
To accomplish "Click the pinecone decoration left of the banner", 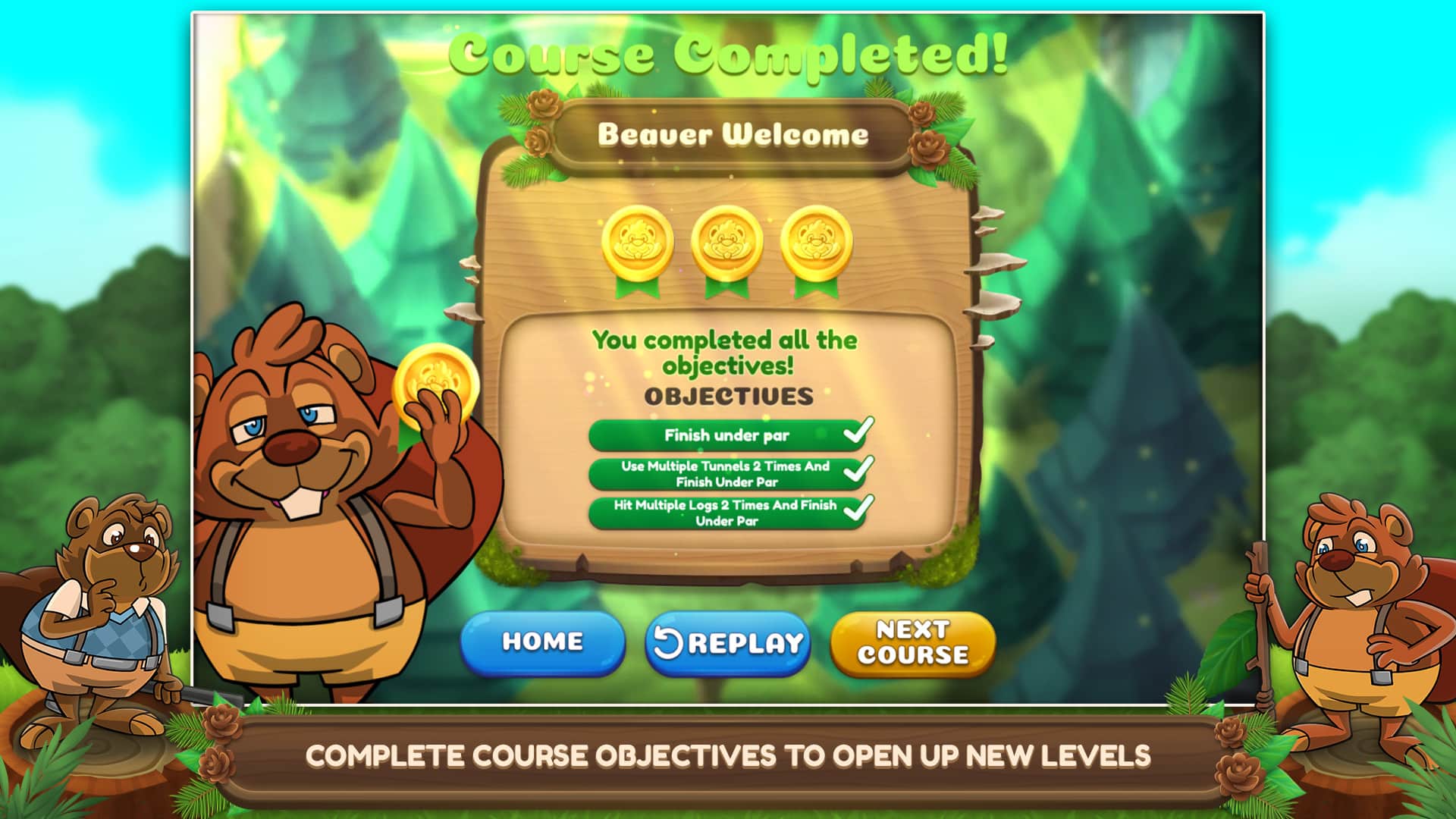I will click(x=543, y=110).
